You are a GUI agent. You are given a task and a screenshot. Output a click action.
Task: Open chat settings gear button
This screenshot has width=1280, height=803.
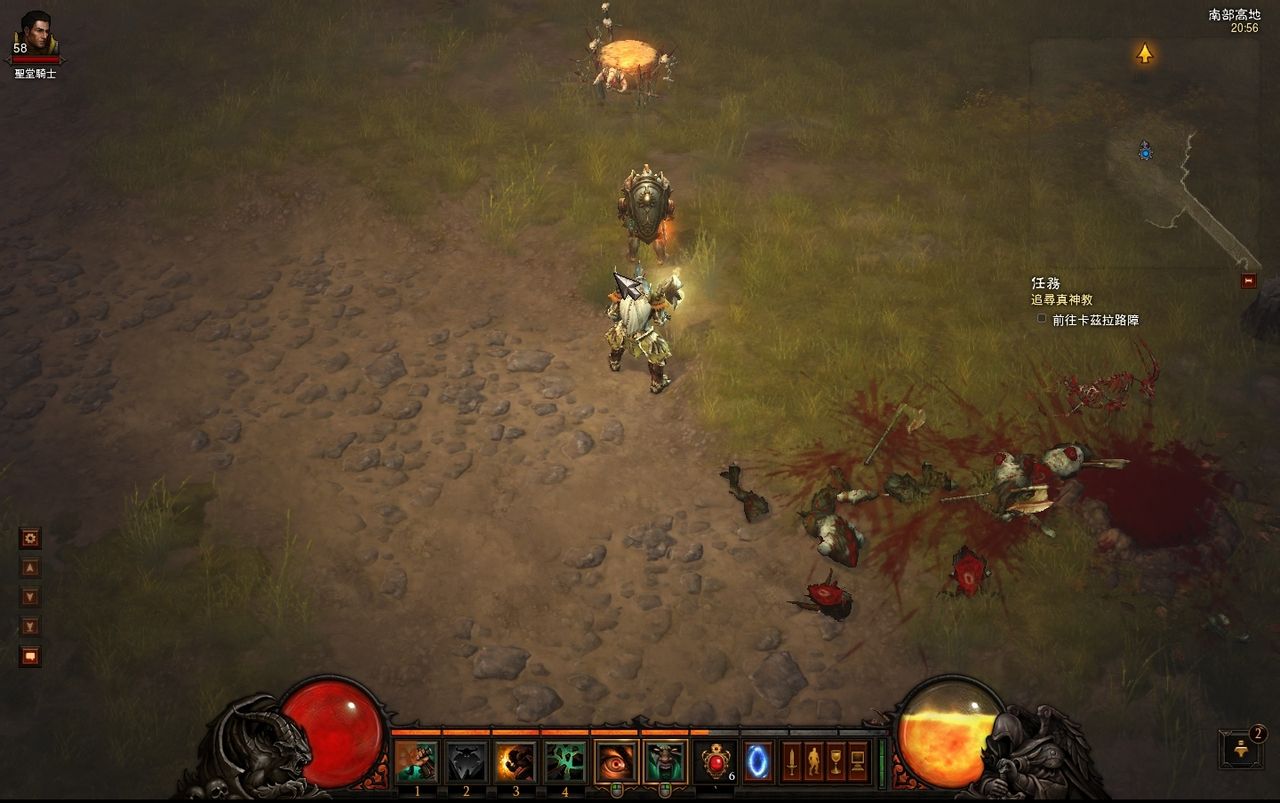[x=30, y=539]
